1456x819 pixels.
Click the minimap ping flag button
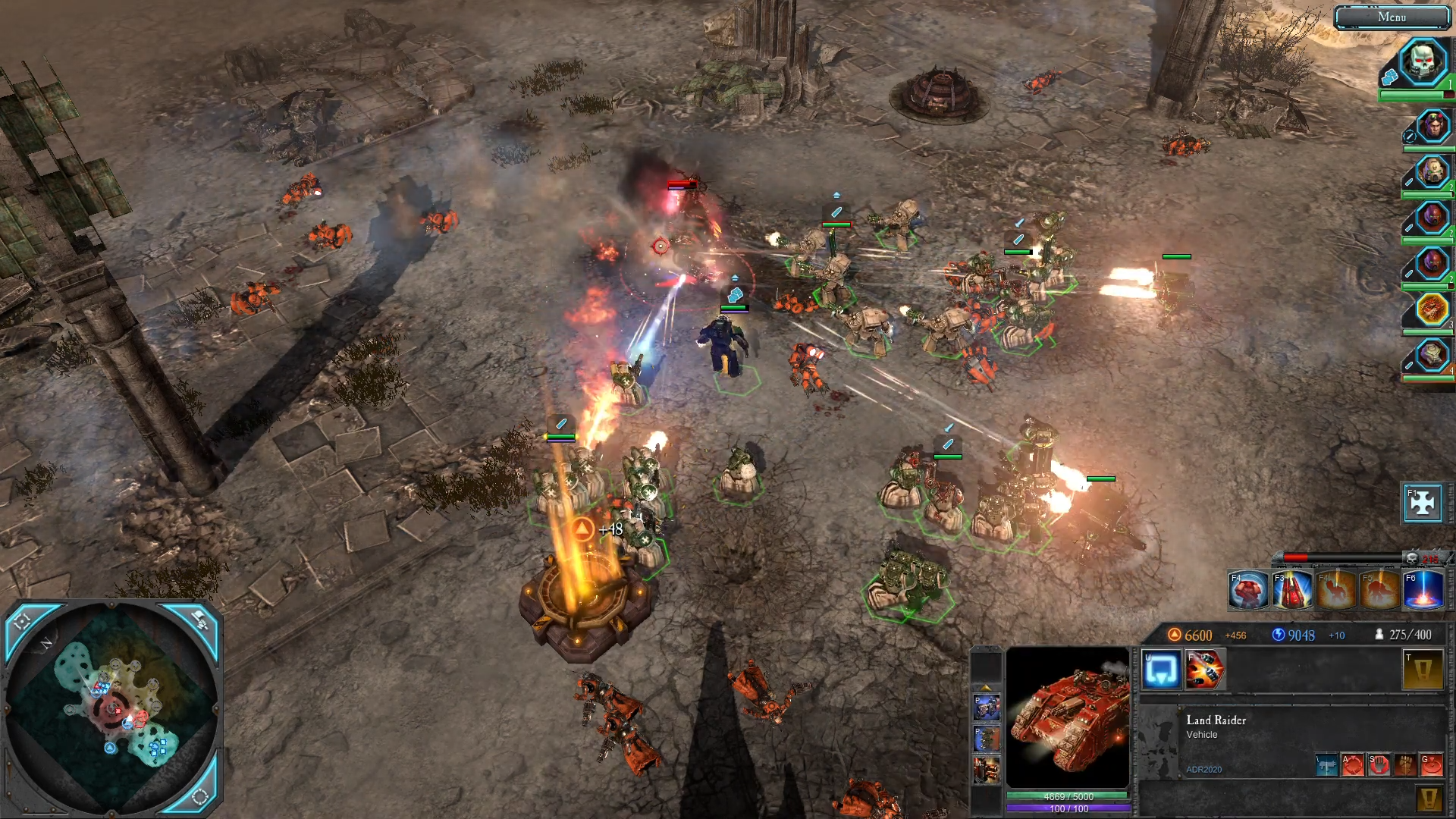coord(199,620)
